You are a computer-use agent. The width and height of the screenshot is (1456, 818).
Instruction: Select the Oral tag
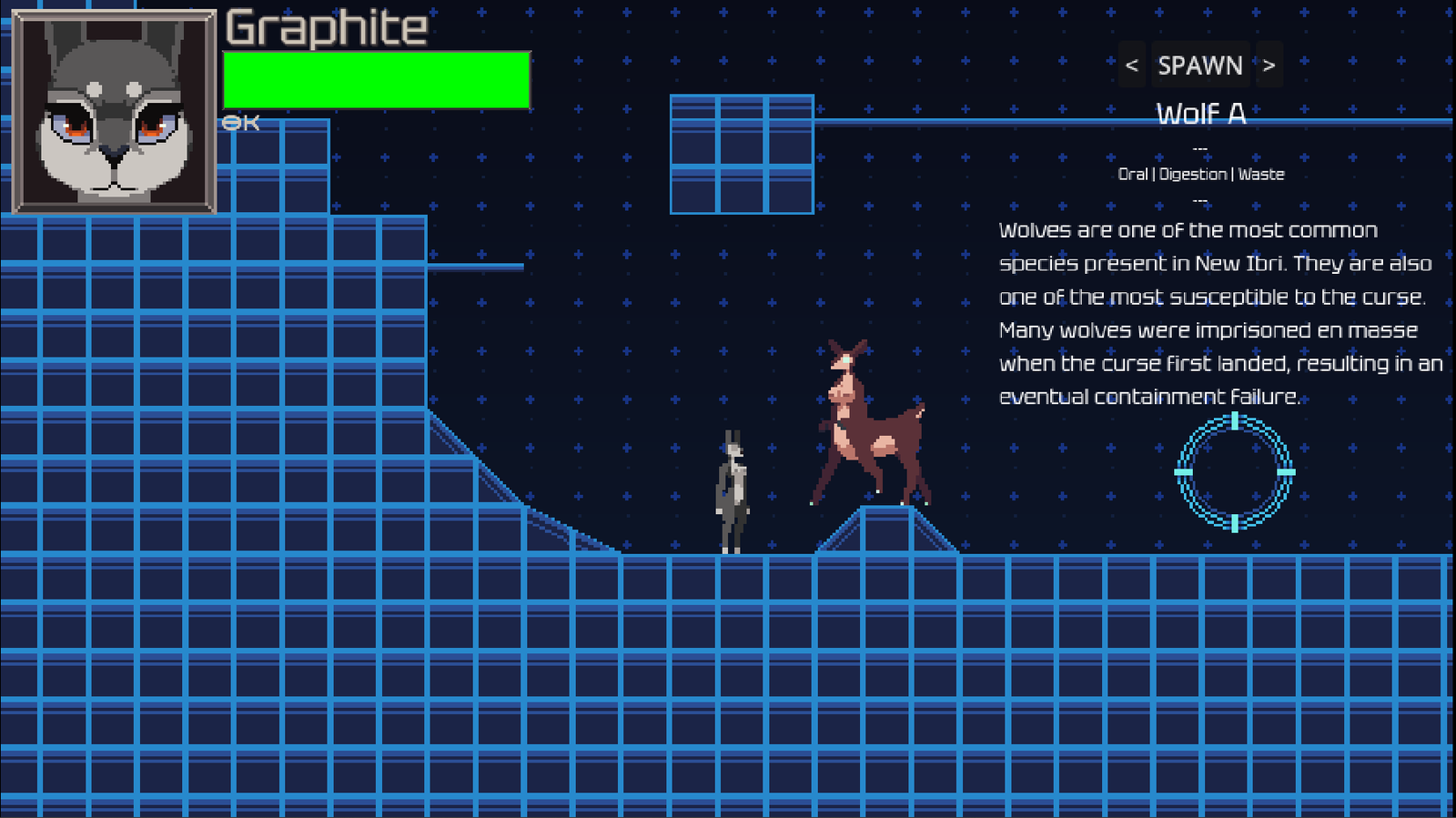click(x=1134, y=174)
